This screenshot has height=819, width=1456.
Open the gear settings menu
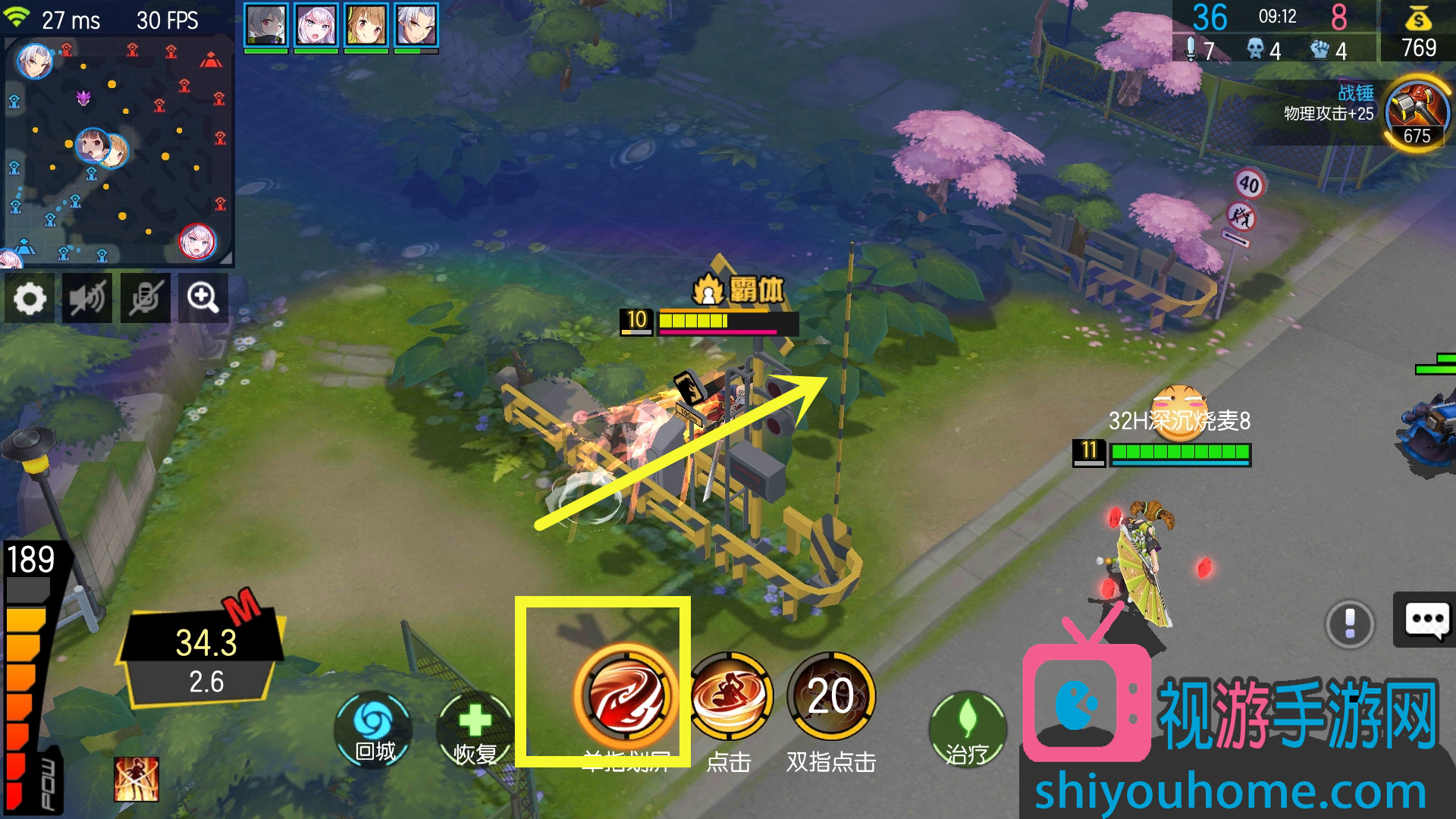(x=30, y=299)
